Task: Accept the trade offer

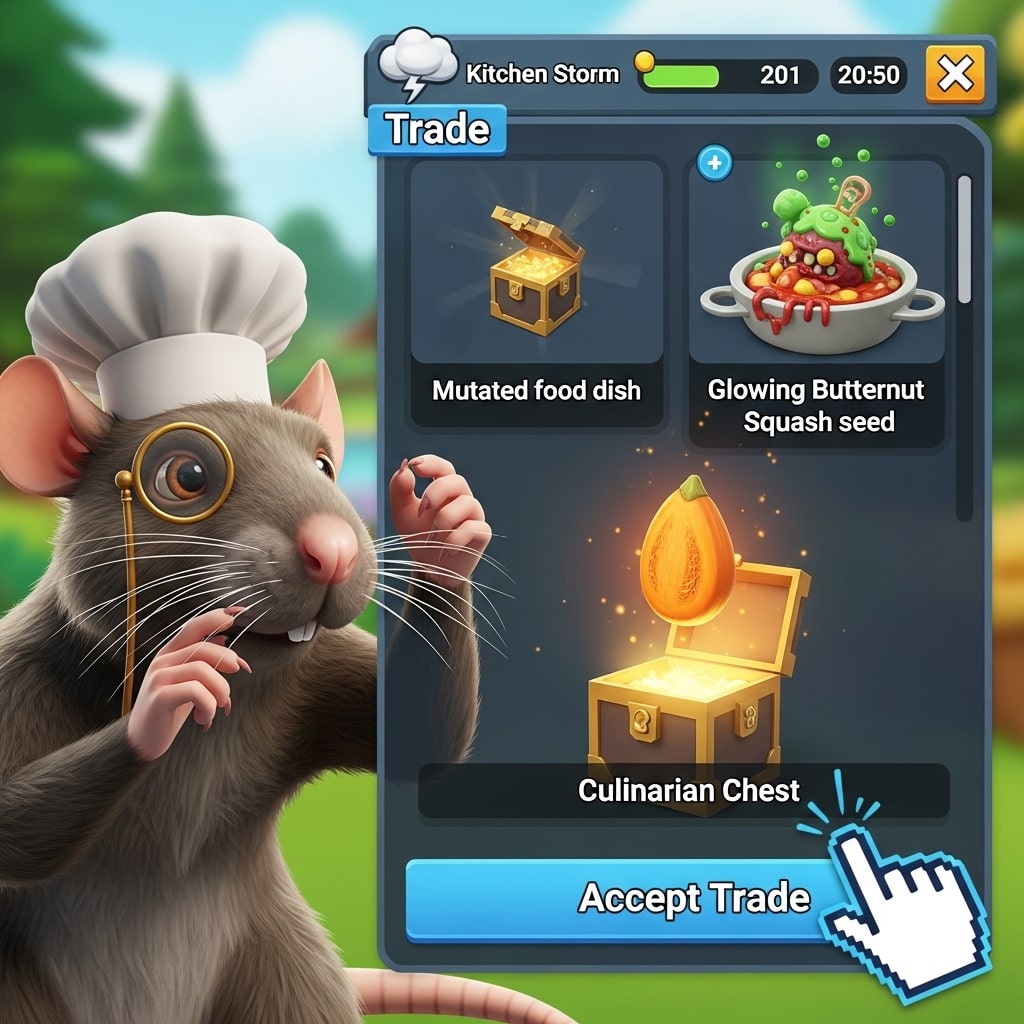Action: 640,898
